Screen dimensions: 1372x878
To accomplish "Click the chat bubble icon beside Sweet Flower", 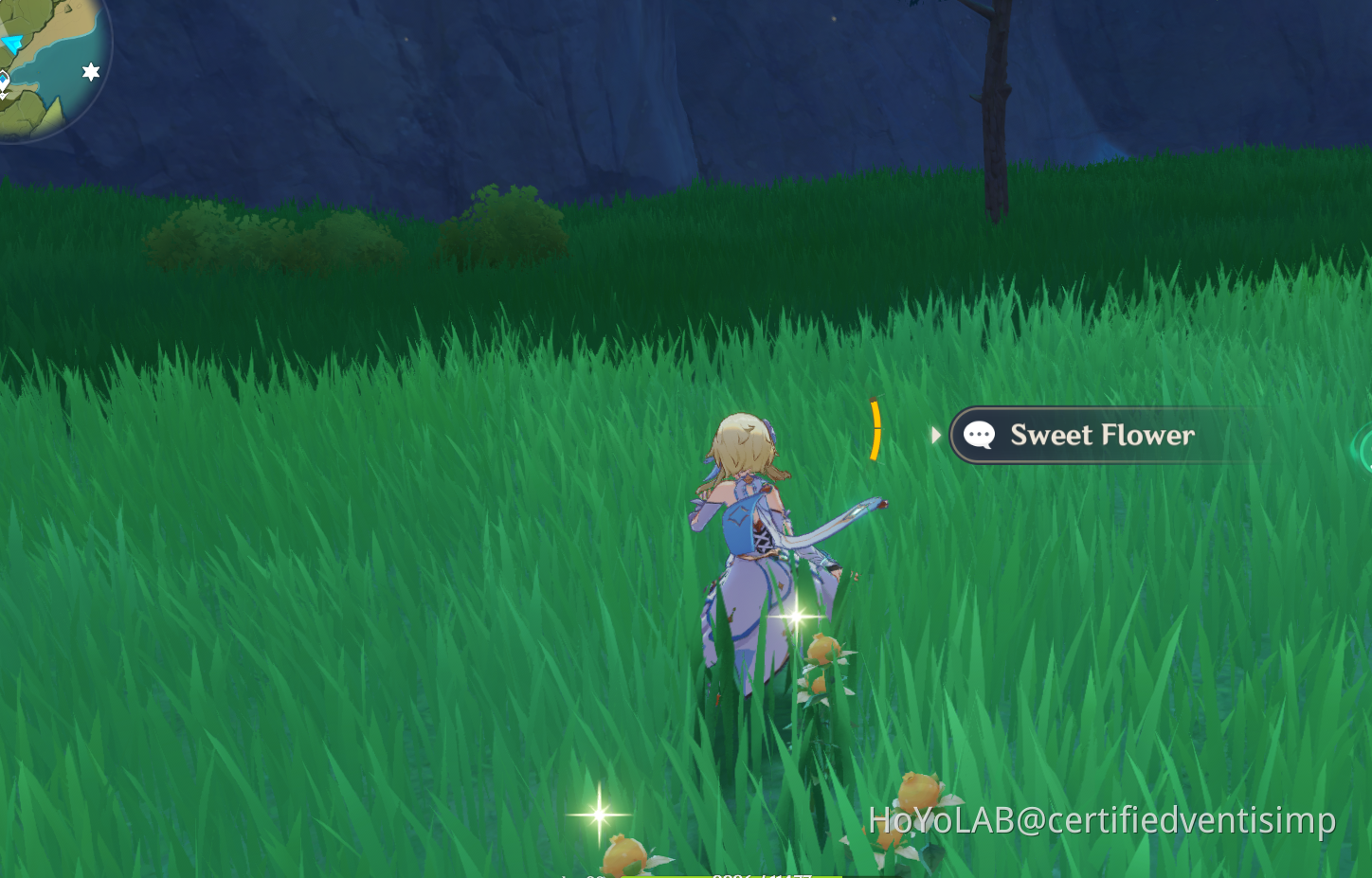I will pyautogui.click(x=979, y=435).
